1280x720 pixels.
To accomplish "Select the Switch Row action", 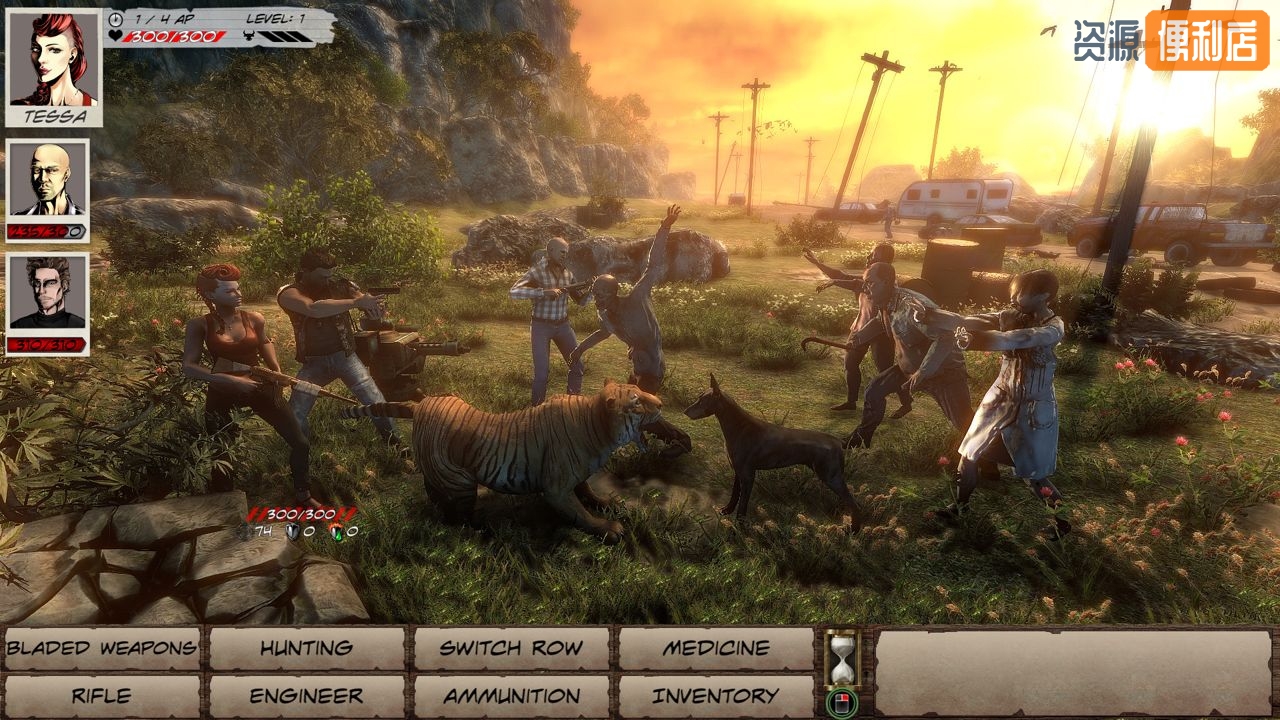I will tap(511, 648).
